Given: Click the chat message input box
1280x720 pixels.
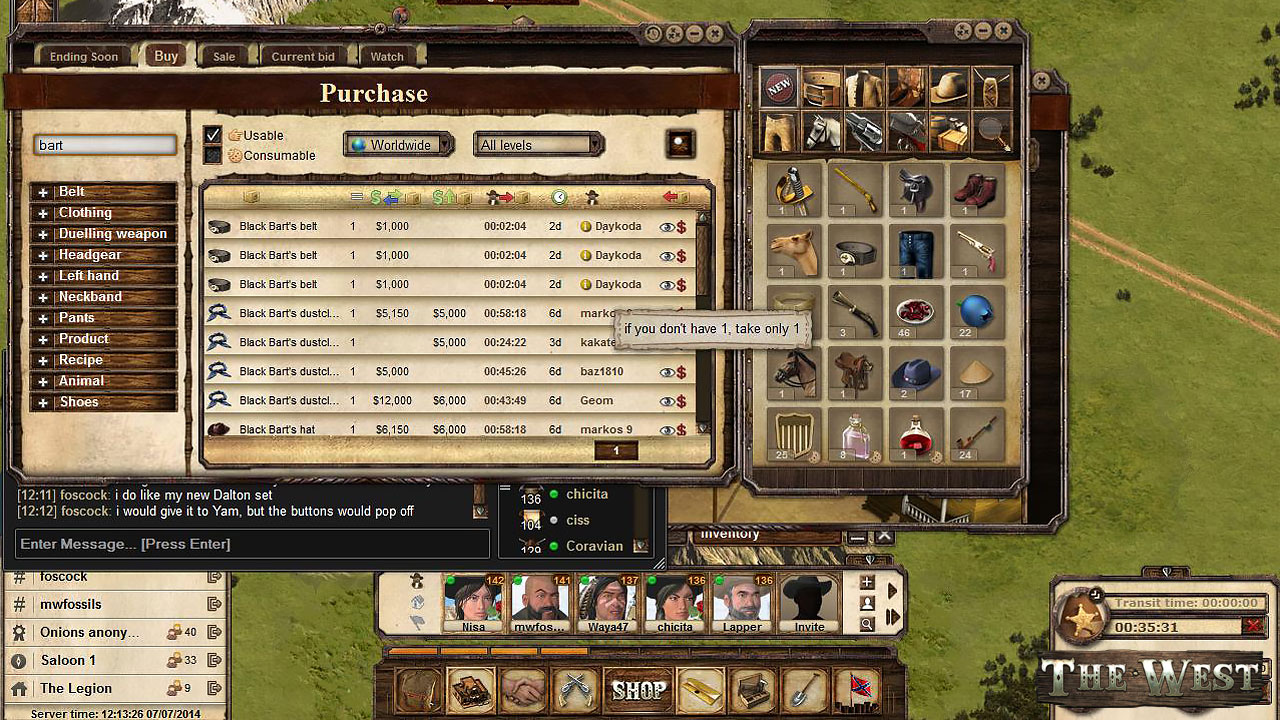Looking at the screenshot, I should click(x=252, y=544).
